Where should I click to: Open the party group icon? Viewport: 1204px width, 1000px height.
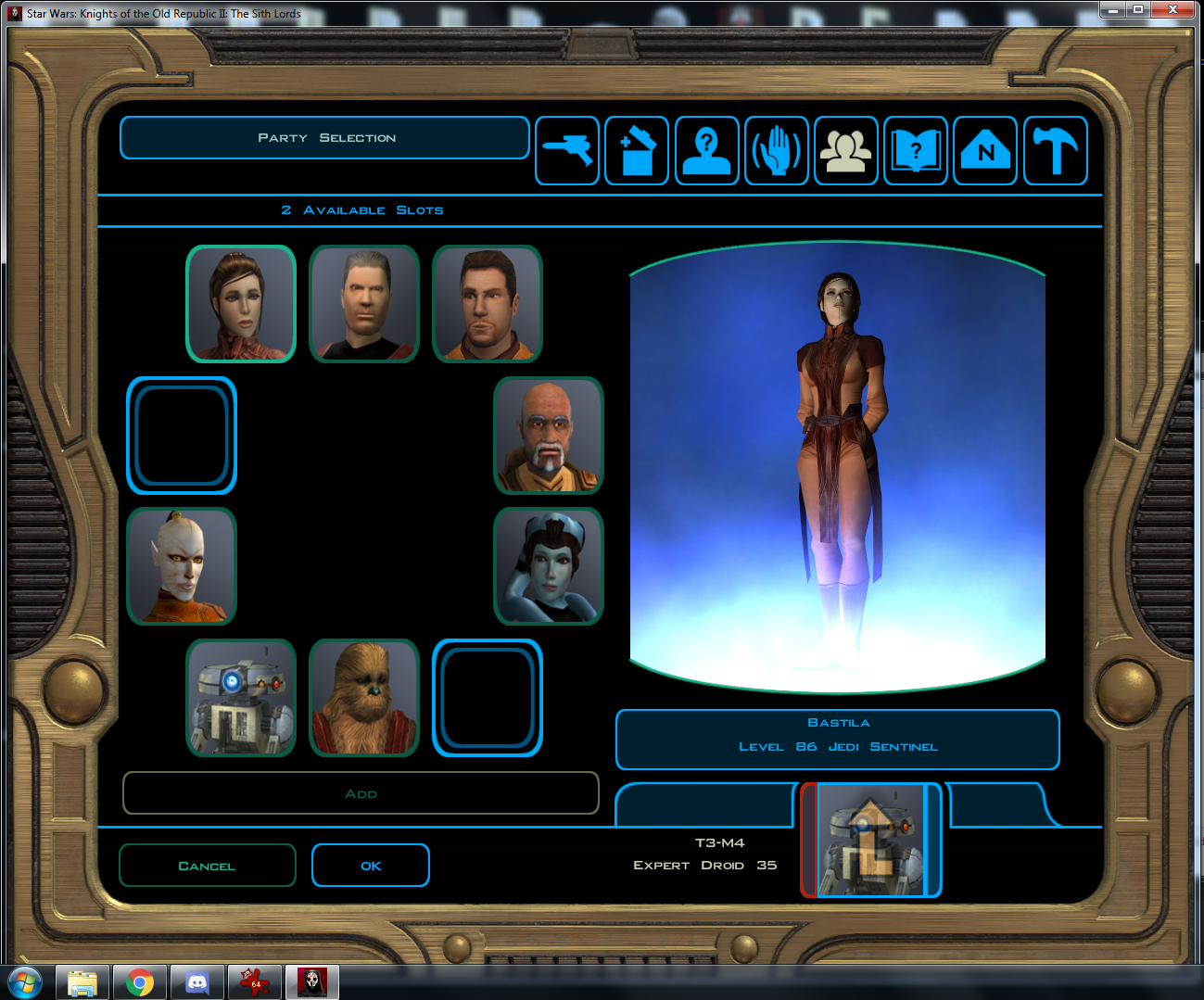pos(846,151)
